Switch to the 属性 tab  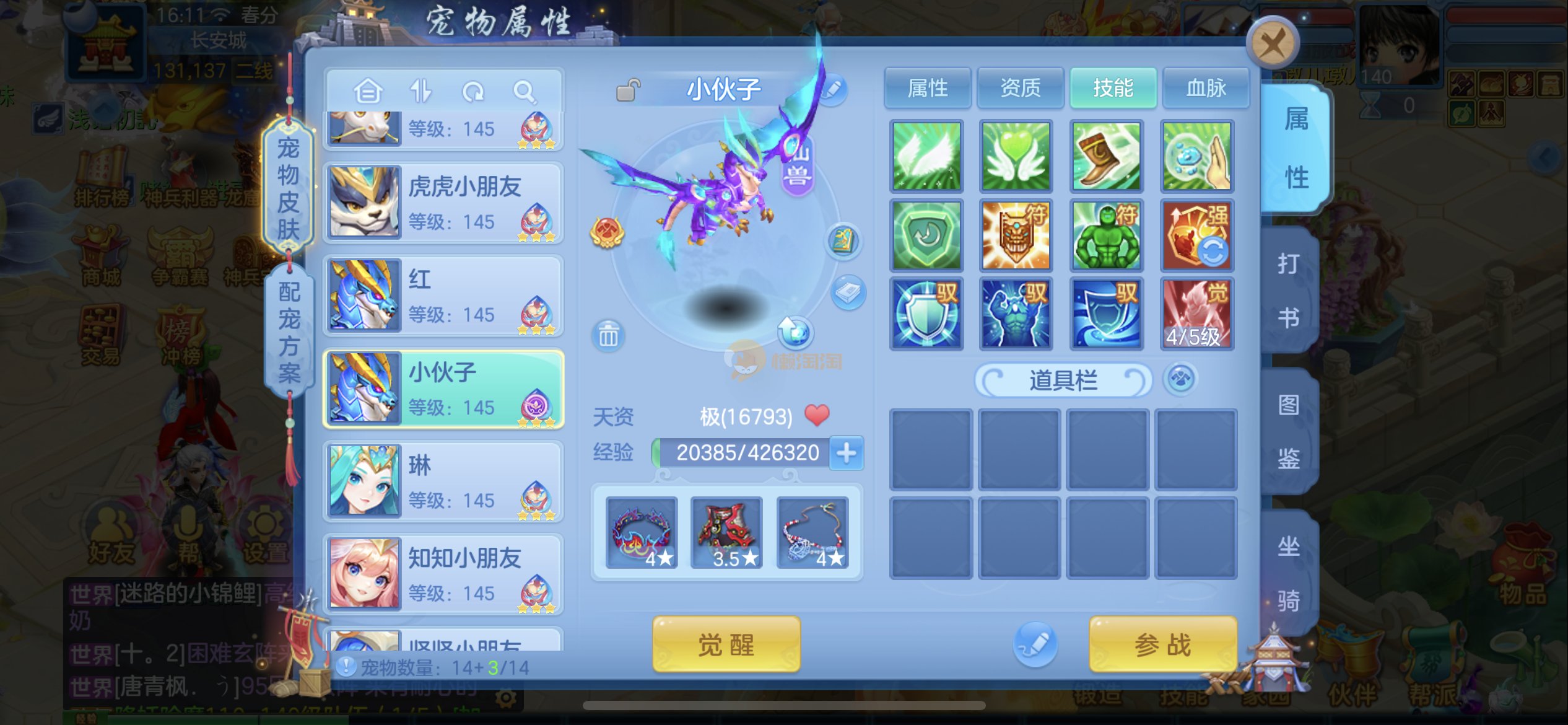(x=927, y=89)
